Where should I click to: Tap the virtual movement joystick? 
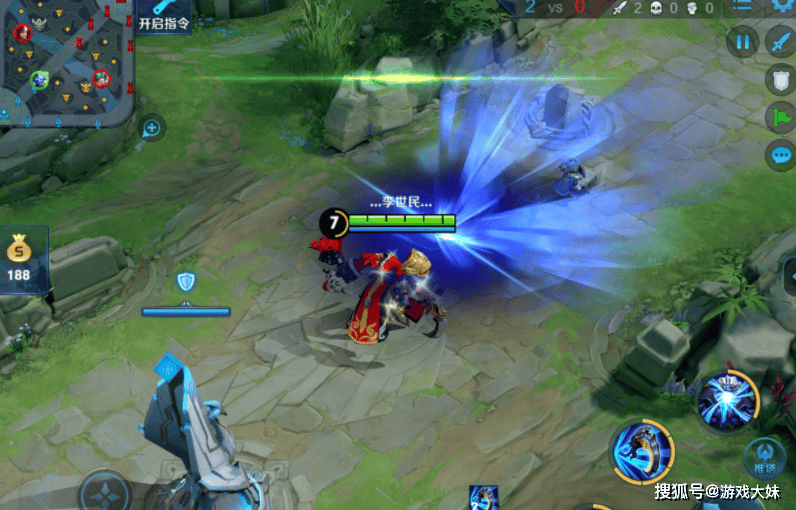(104, 492)
